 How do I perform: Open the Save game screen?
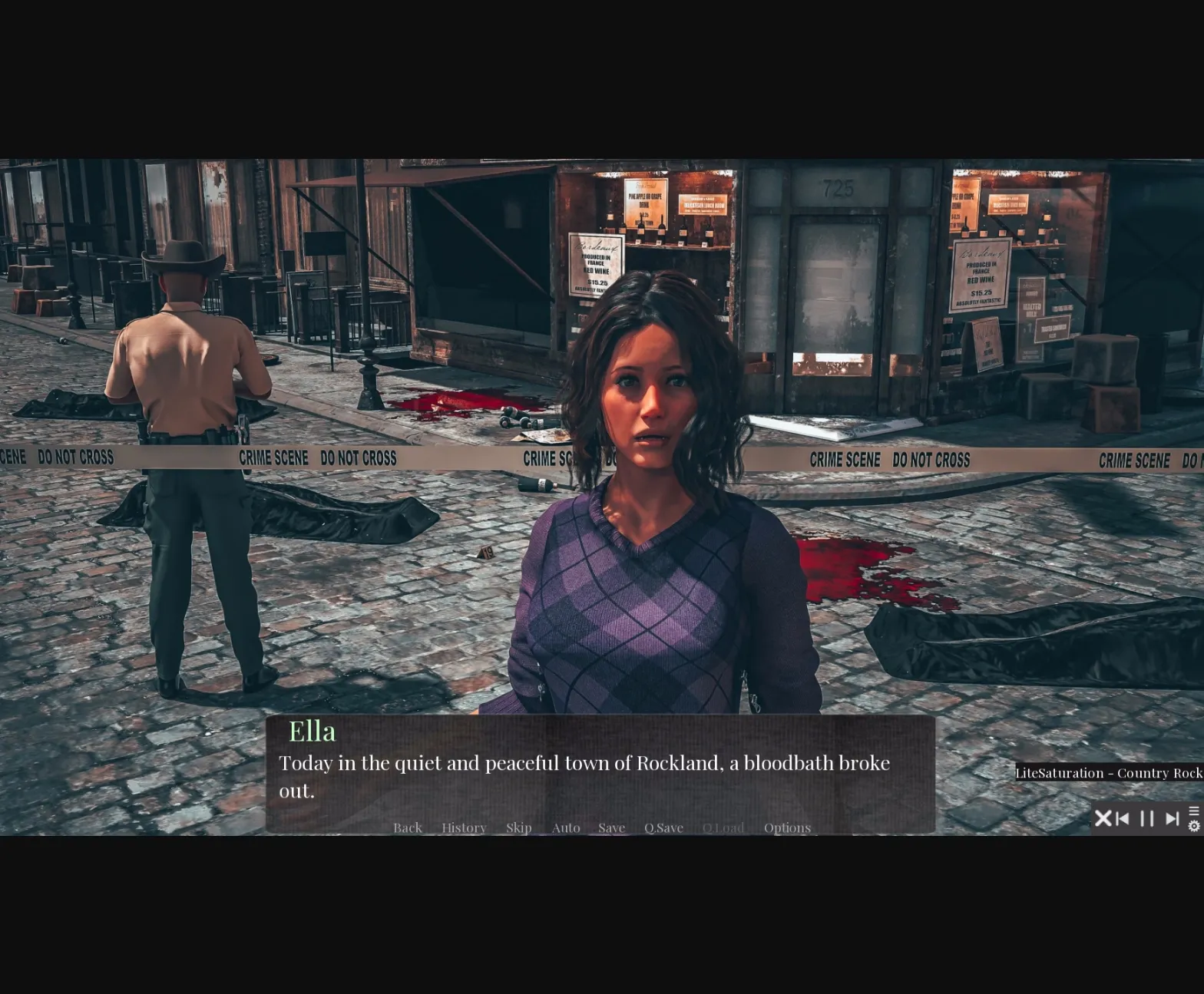point(611,827)
